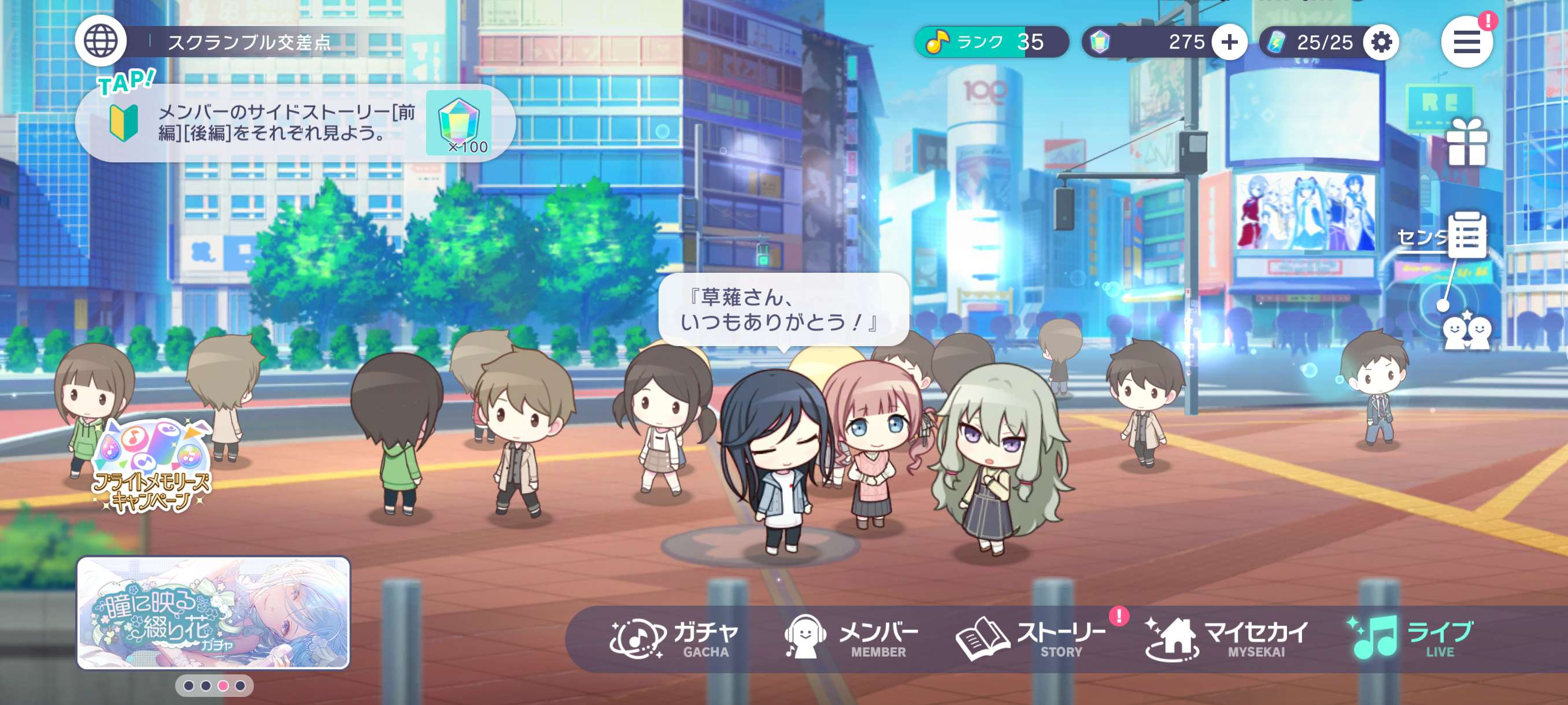
Task: Start Live from the bottom bar
Action: coord(1411,639)
